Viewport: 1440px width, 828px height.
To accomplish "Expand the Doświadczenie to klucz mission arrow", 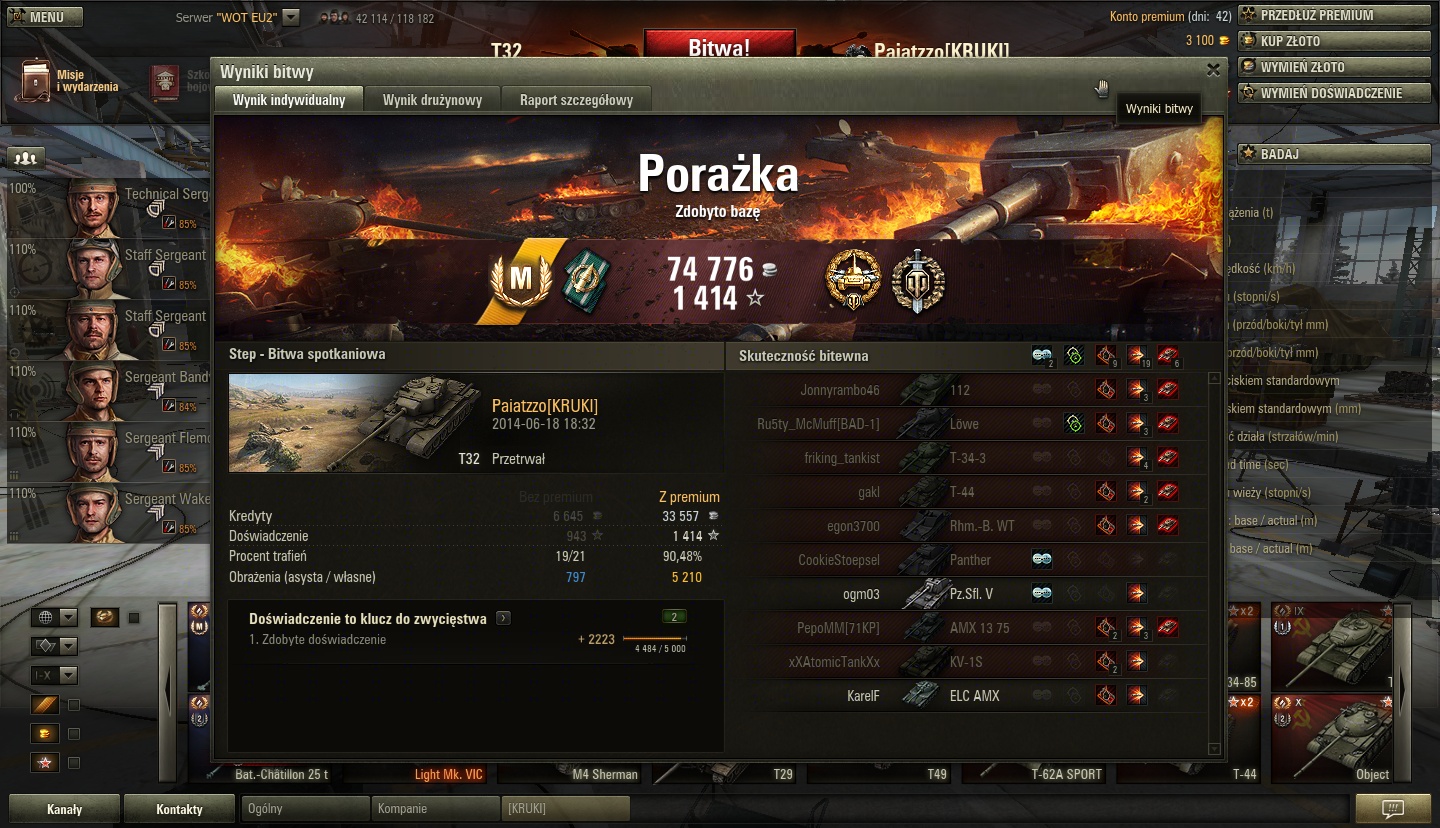I will [503, 619].
